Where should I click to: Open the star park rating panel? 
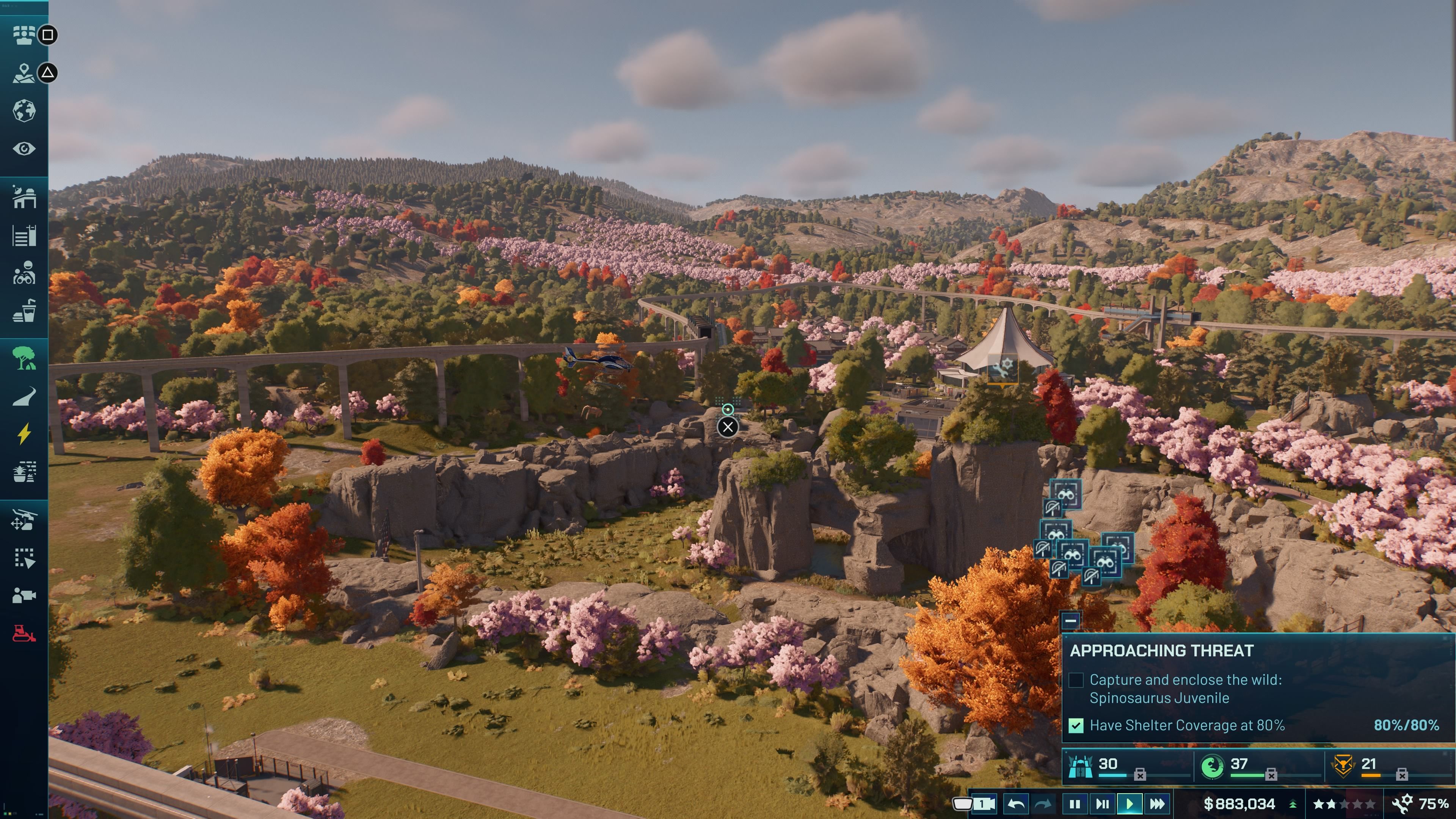point(1343,804)
